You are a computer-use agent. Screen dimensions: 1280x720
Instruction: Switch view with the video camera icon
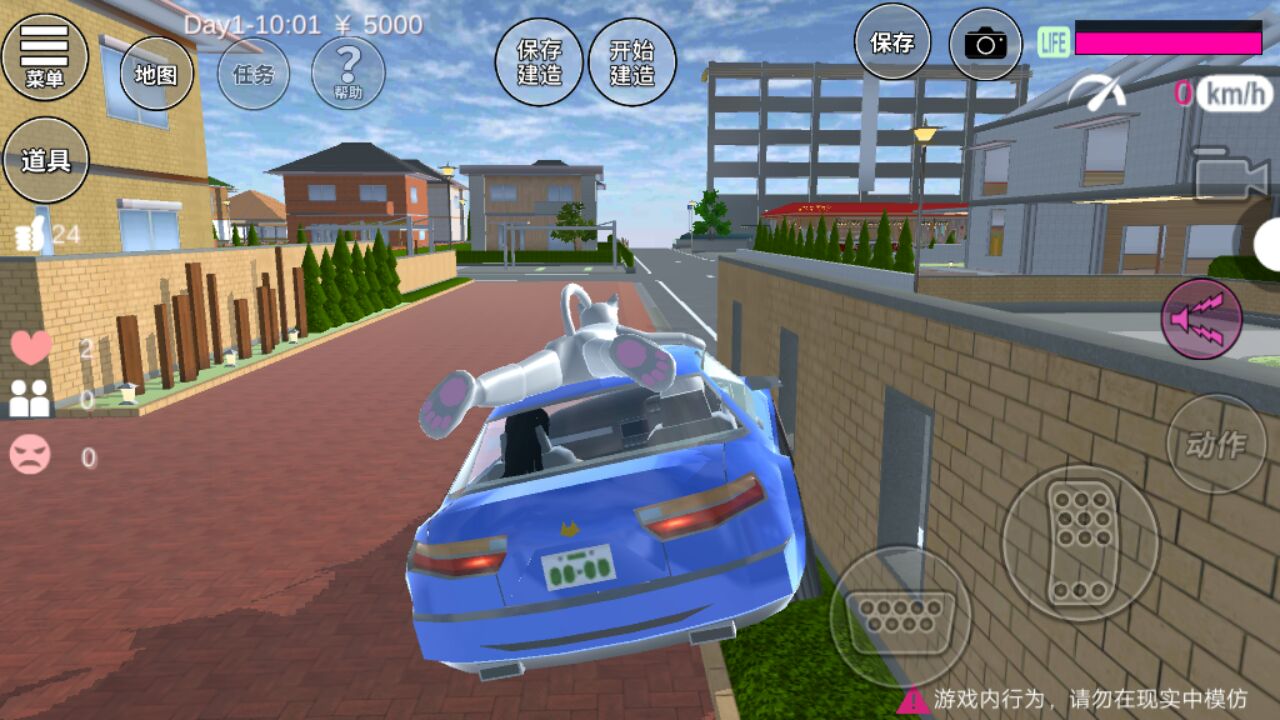pyautogui.click(x=1231, y=177)
